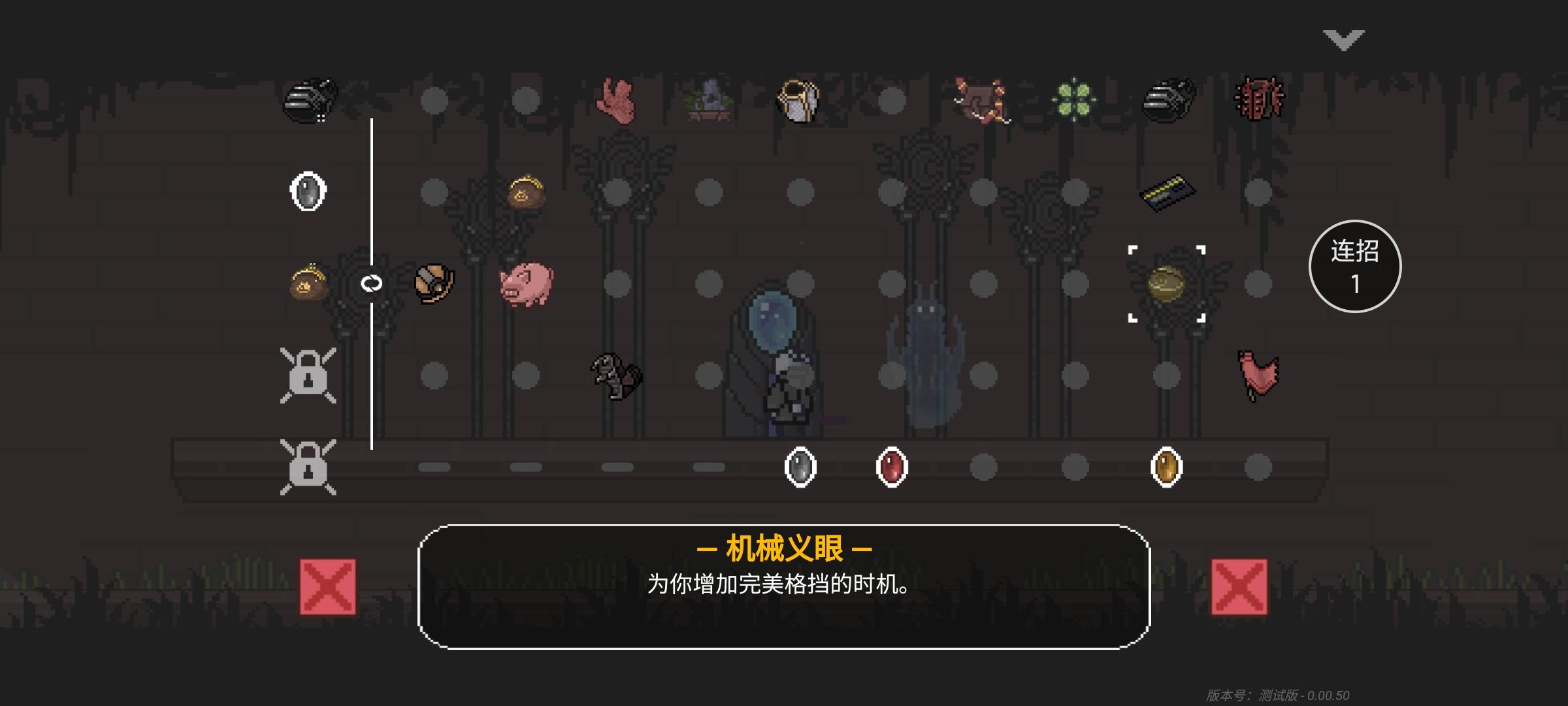Toggle the lower crossed-out lock
The width and height of the screenshot is (1568, 706).
307,467
